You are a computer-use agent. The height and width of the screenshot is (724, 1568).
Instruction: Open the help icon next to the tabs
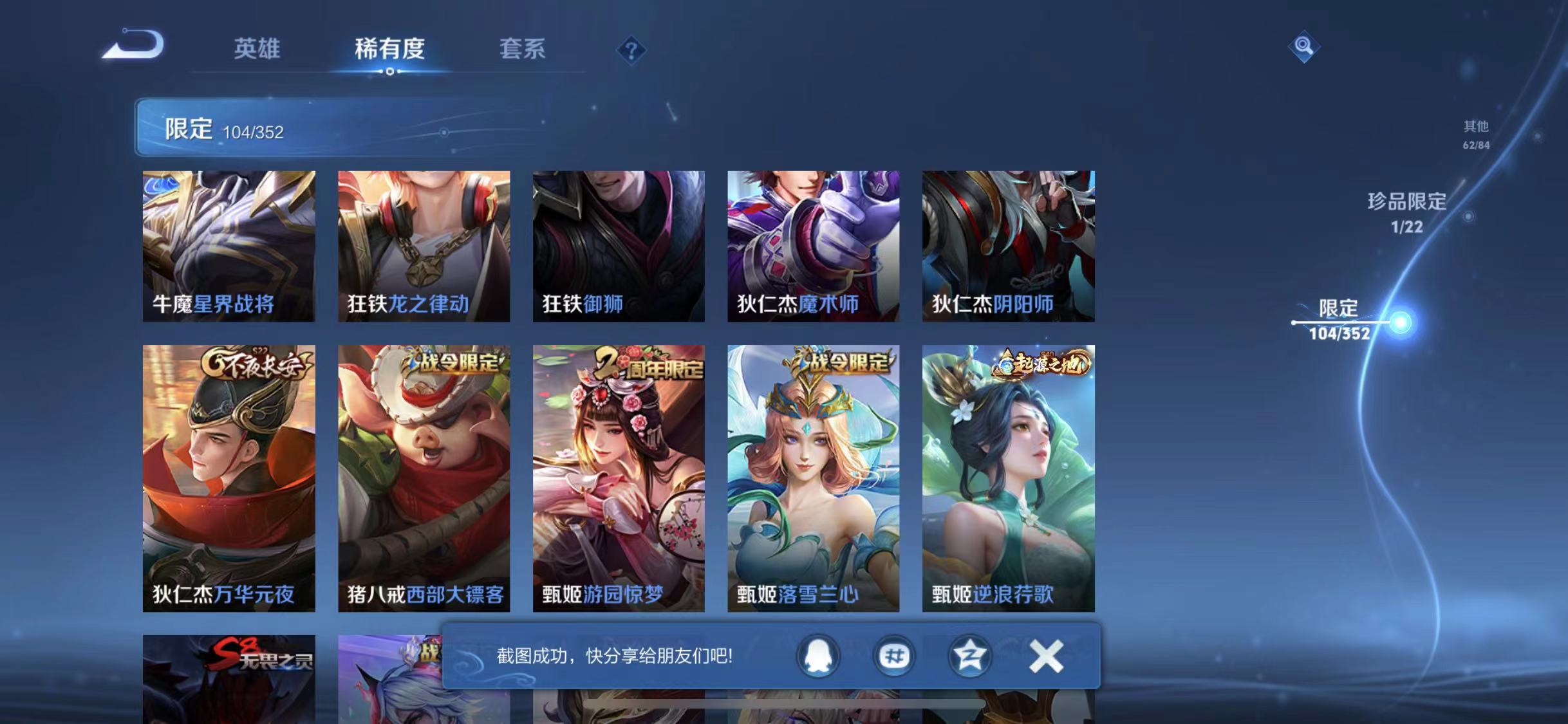coord(632,50)
